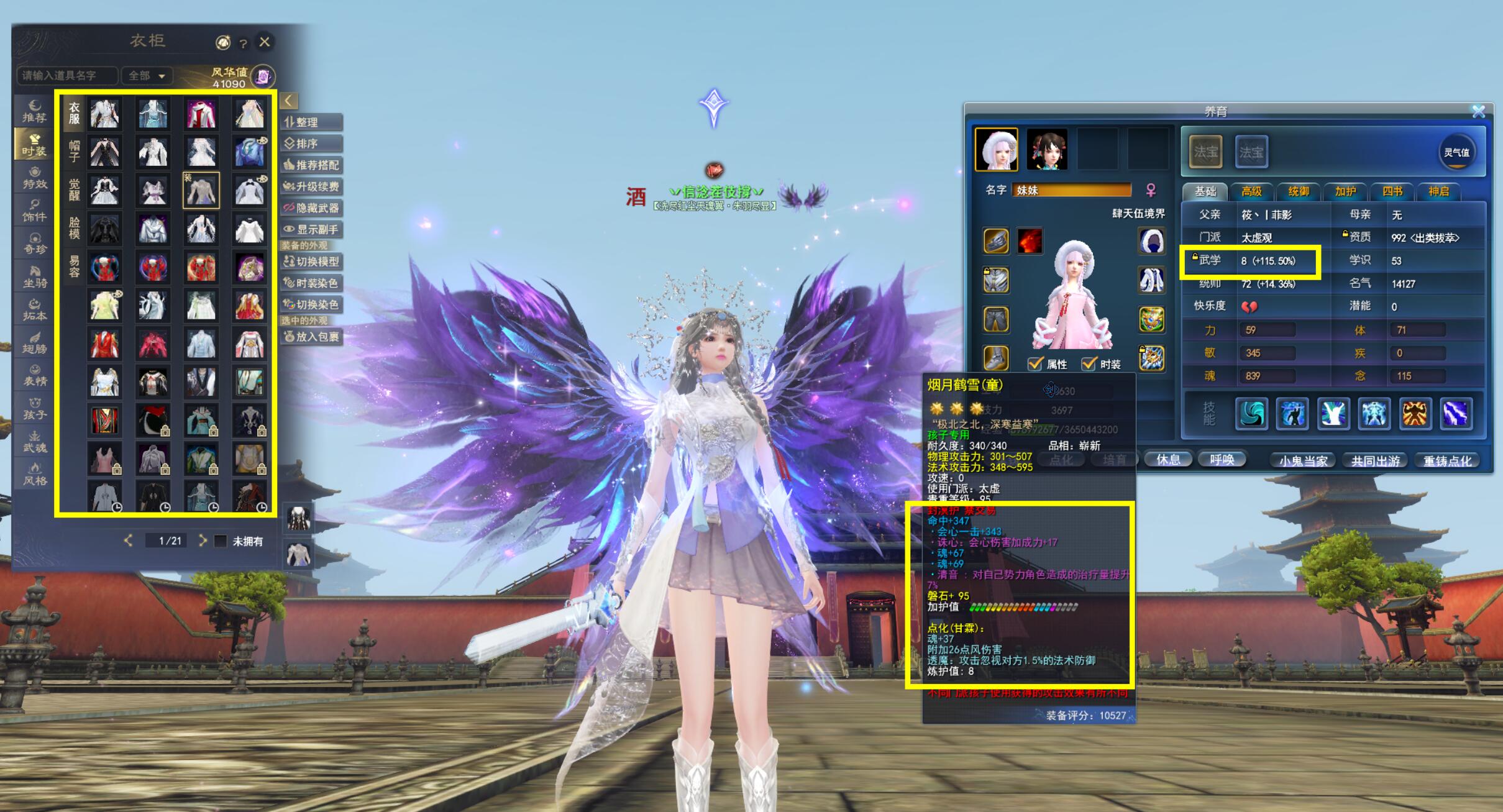Open 重铸点化 reforge button
The height and width of the screenshot is (812, 1503).
[x=1447, y=461]
